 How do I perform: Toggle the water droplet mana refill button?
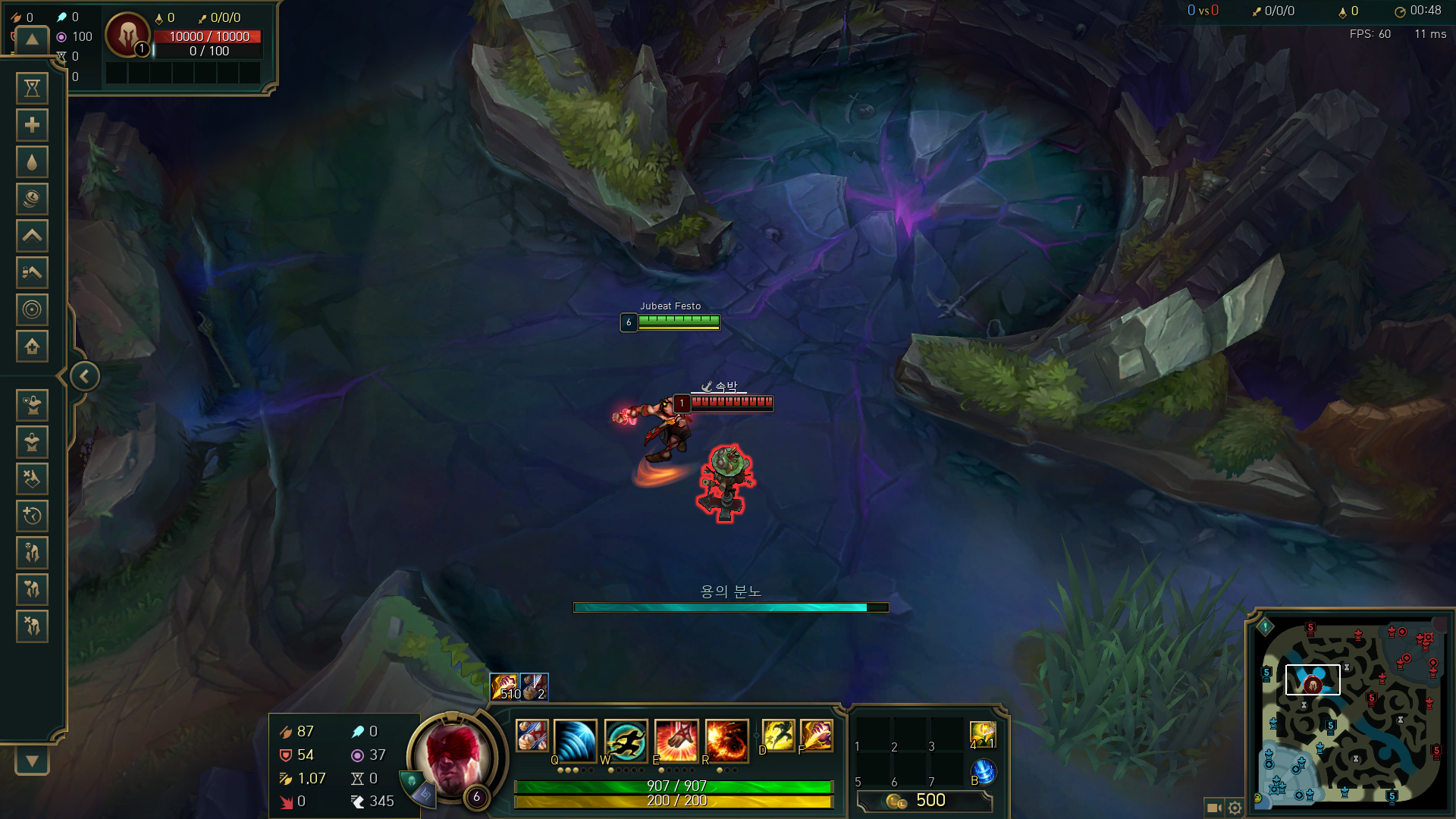[x=32, y=162]
